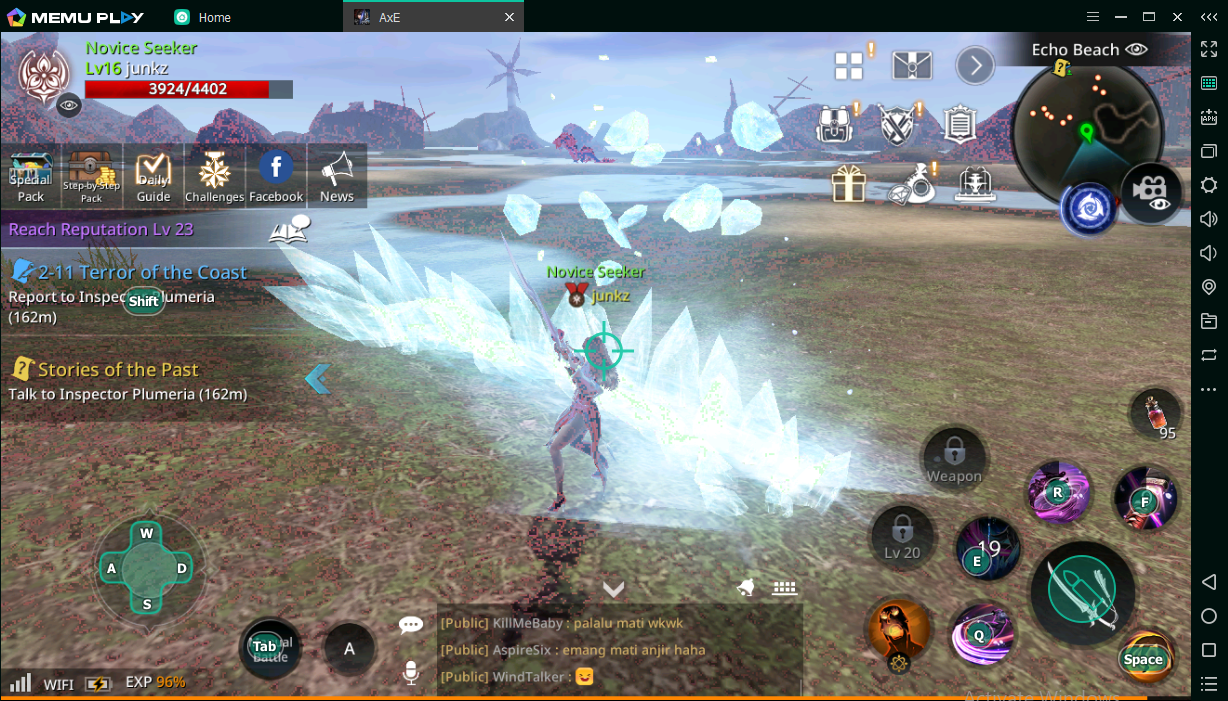
Task: Open the Step-by-Step Pack offer
Action: pos(91,176)
